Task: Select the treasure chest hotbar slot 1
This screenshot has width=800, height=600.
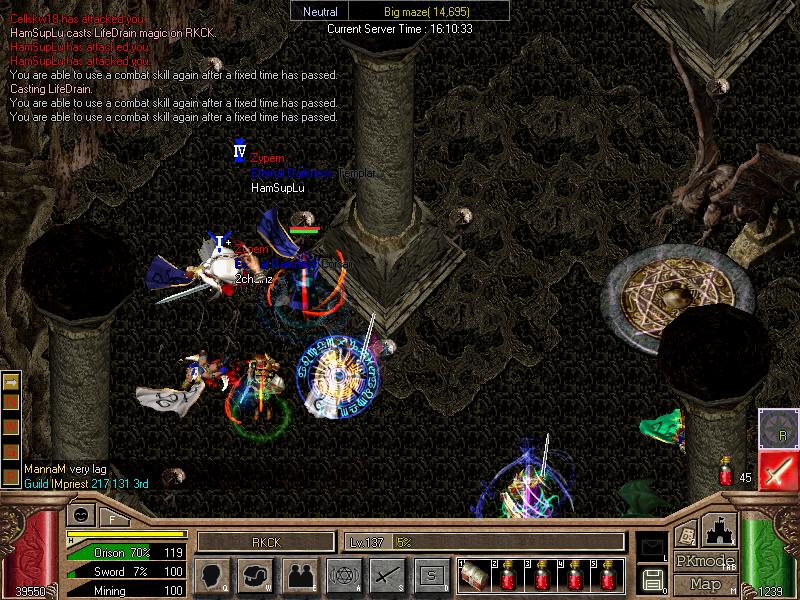Action: click(473, 575)
